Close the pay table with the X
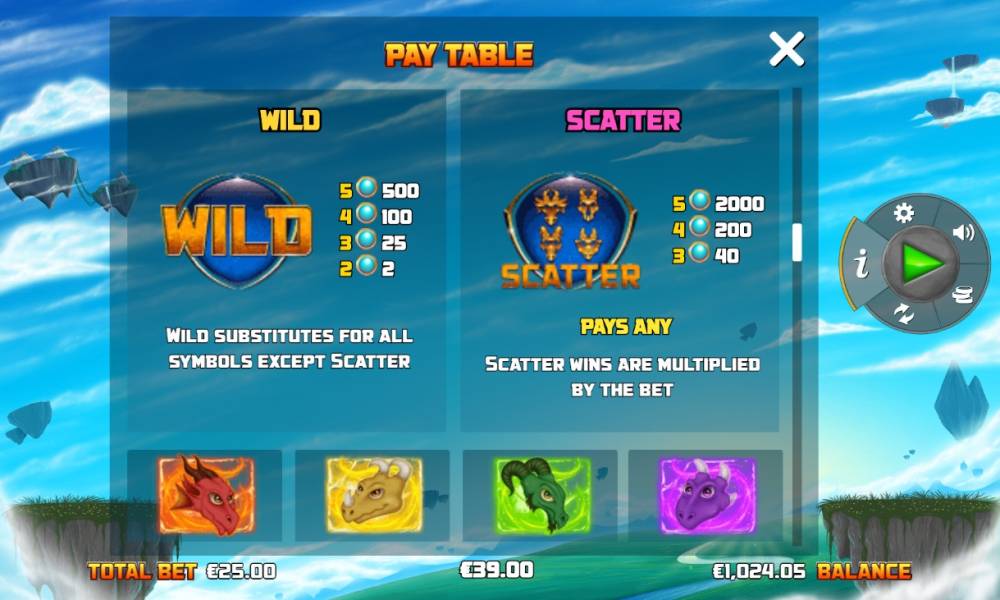 click(x=786, y=49)
